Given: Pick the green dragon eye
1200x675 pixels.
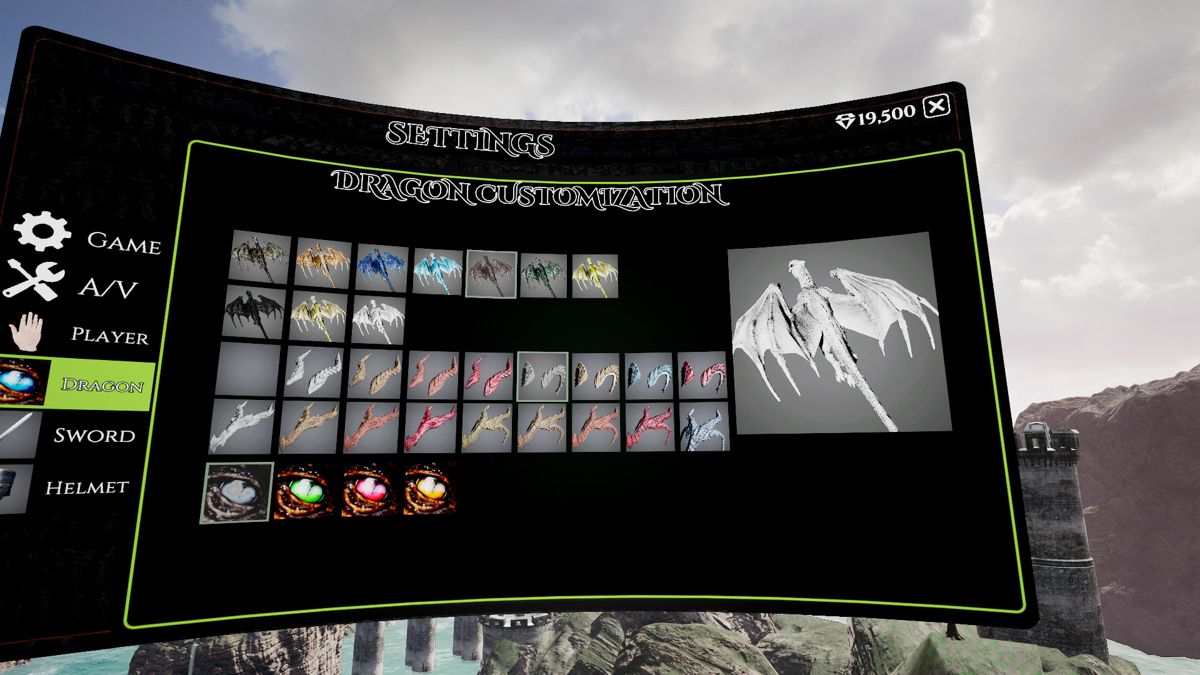Looking at the screenshot, I should (304, 491).
